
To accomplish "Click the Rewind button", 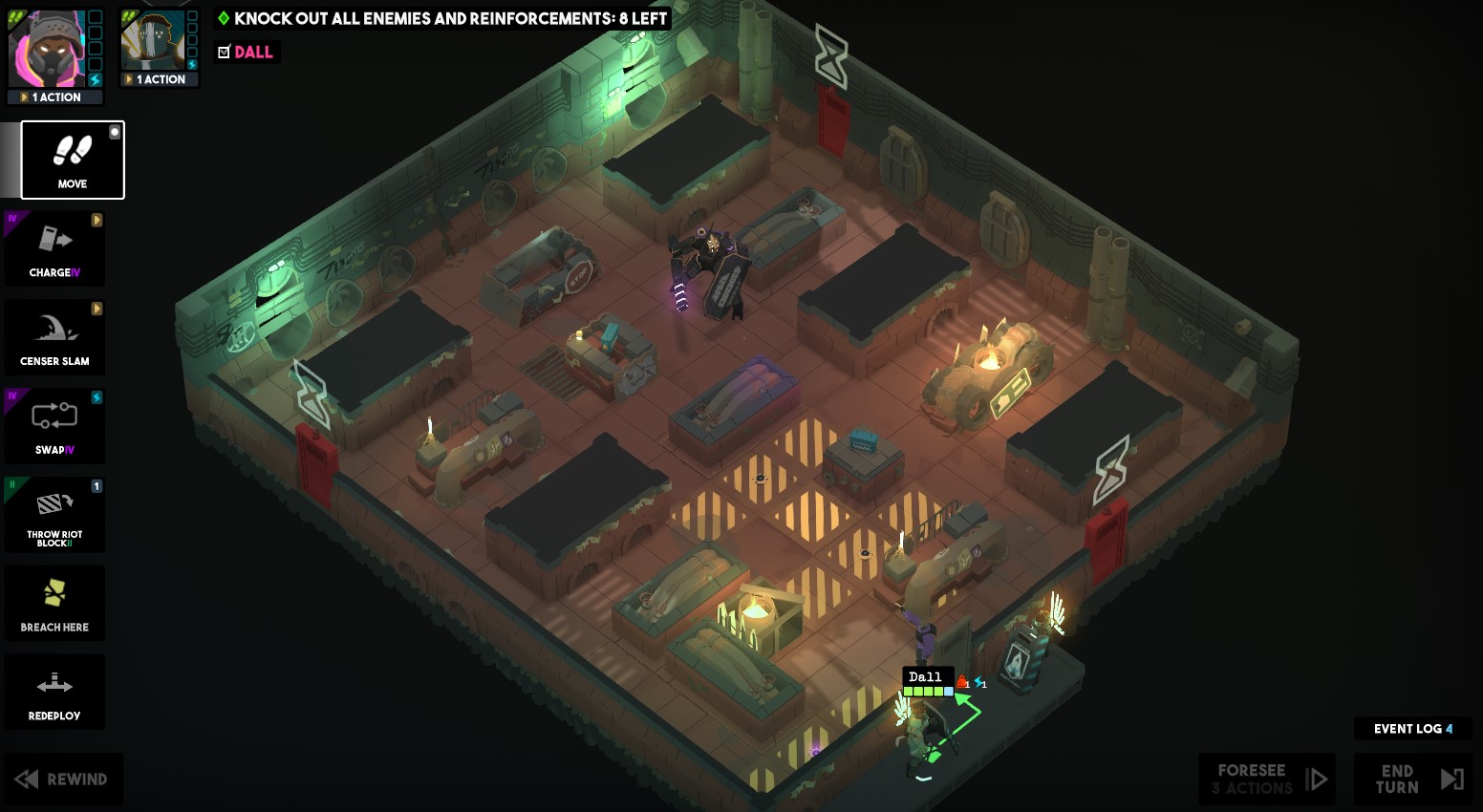I will pos(63,779).
